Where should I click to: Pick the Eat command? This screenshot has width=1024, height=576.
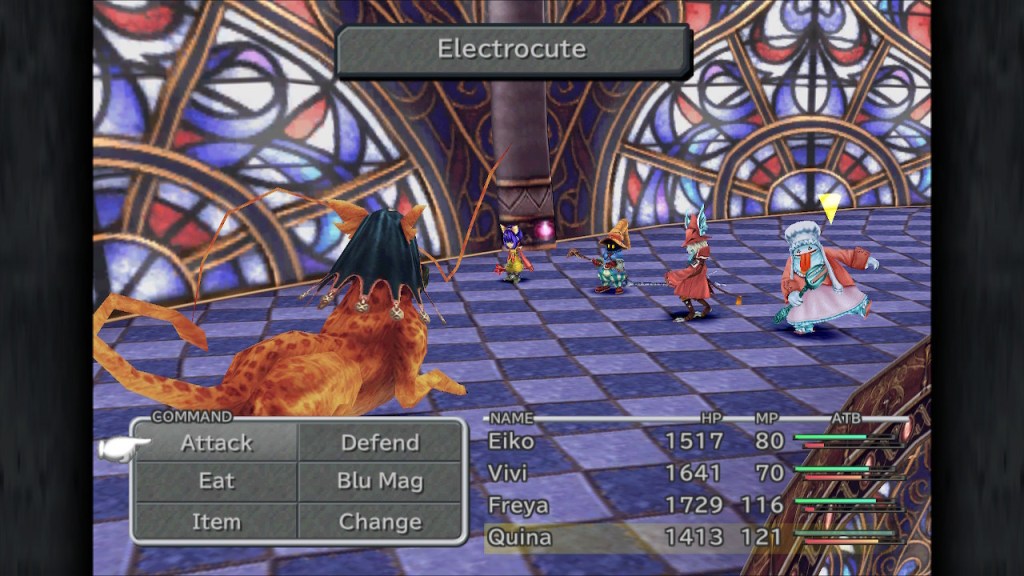[216, 481]
